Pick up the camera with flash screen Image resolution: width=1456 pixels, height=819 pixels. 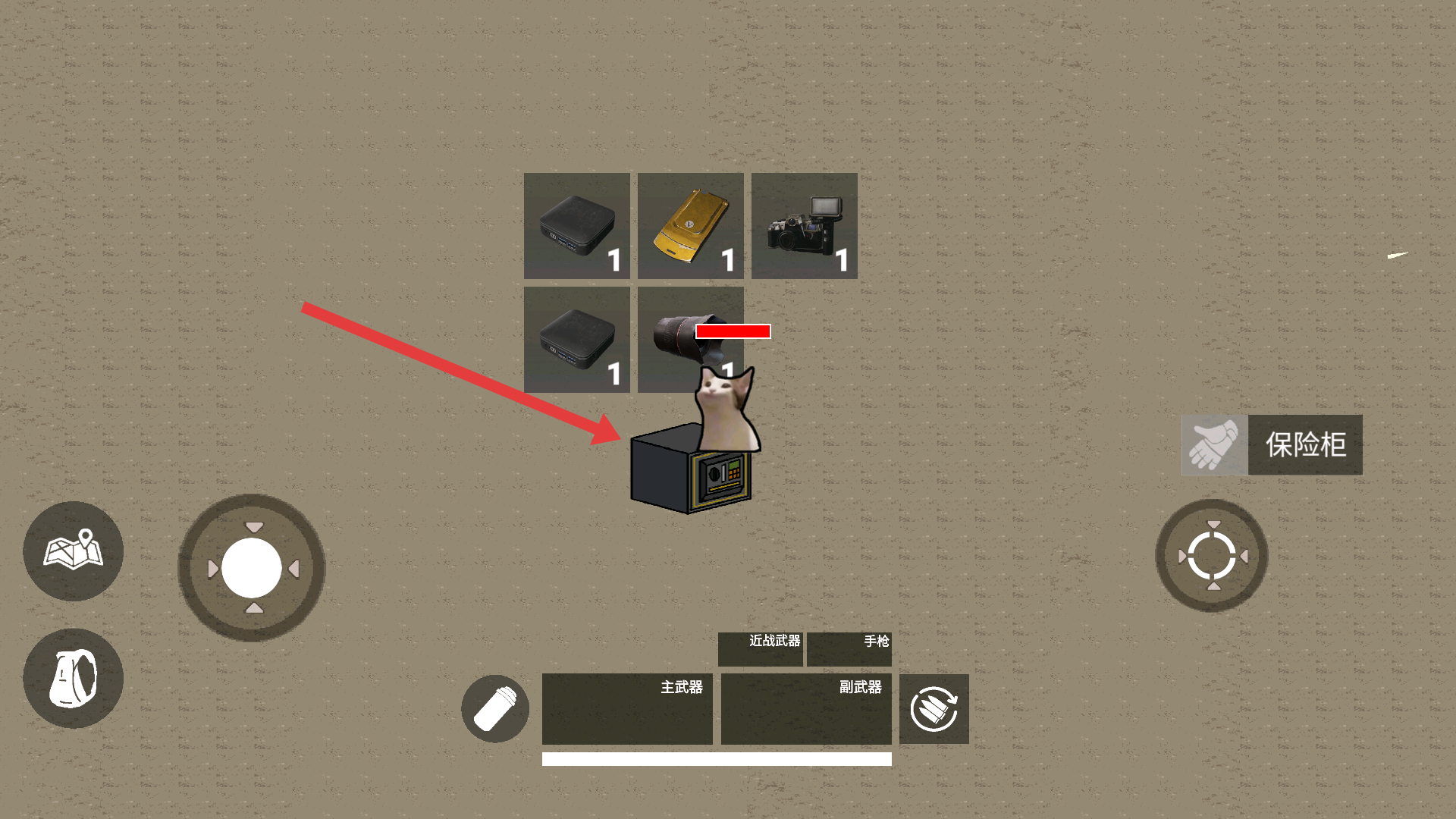804,226
